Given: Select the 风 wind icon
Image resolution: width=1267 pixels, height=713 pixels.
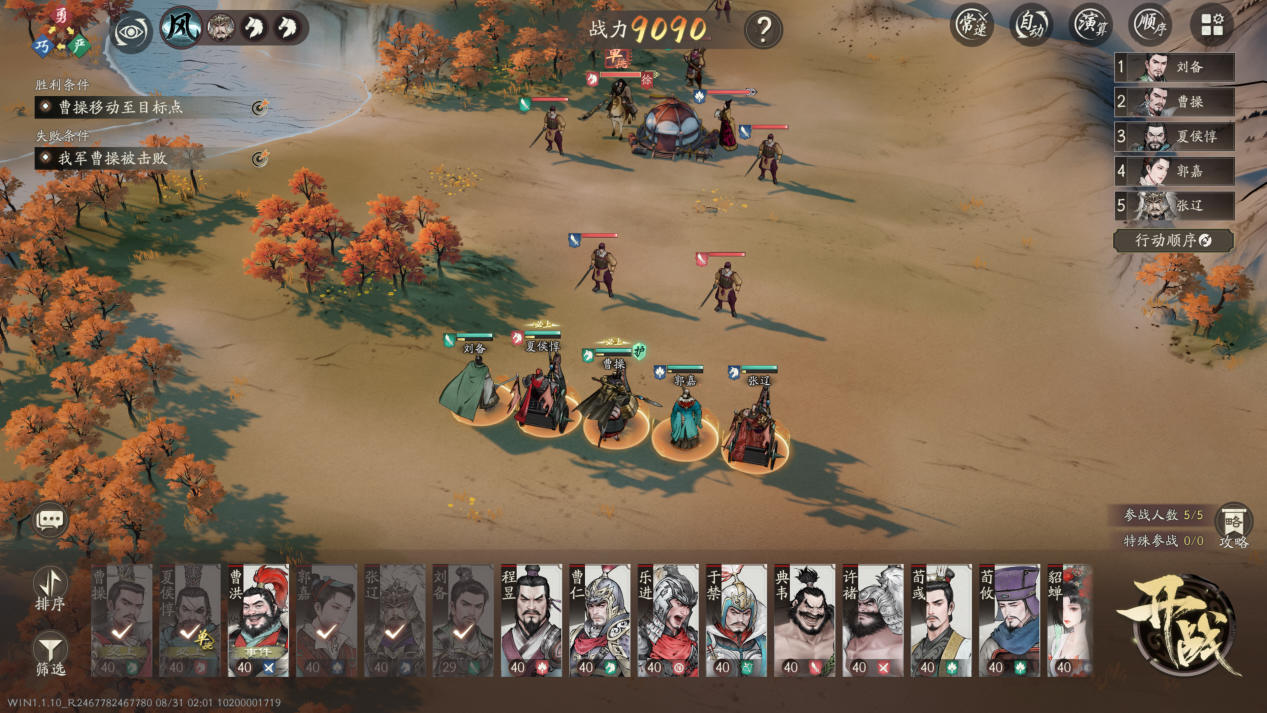Looking at the screenshot, I should point(181,28).
